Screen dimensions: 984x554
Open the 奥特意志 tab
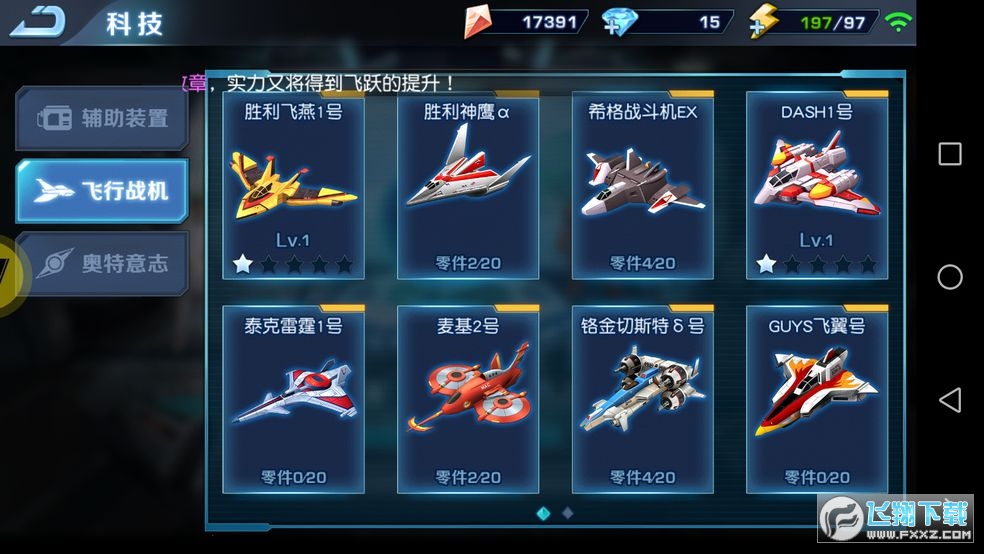[x=102, y=264]
